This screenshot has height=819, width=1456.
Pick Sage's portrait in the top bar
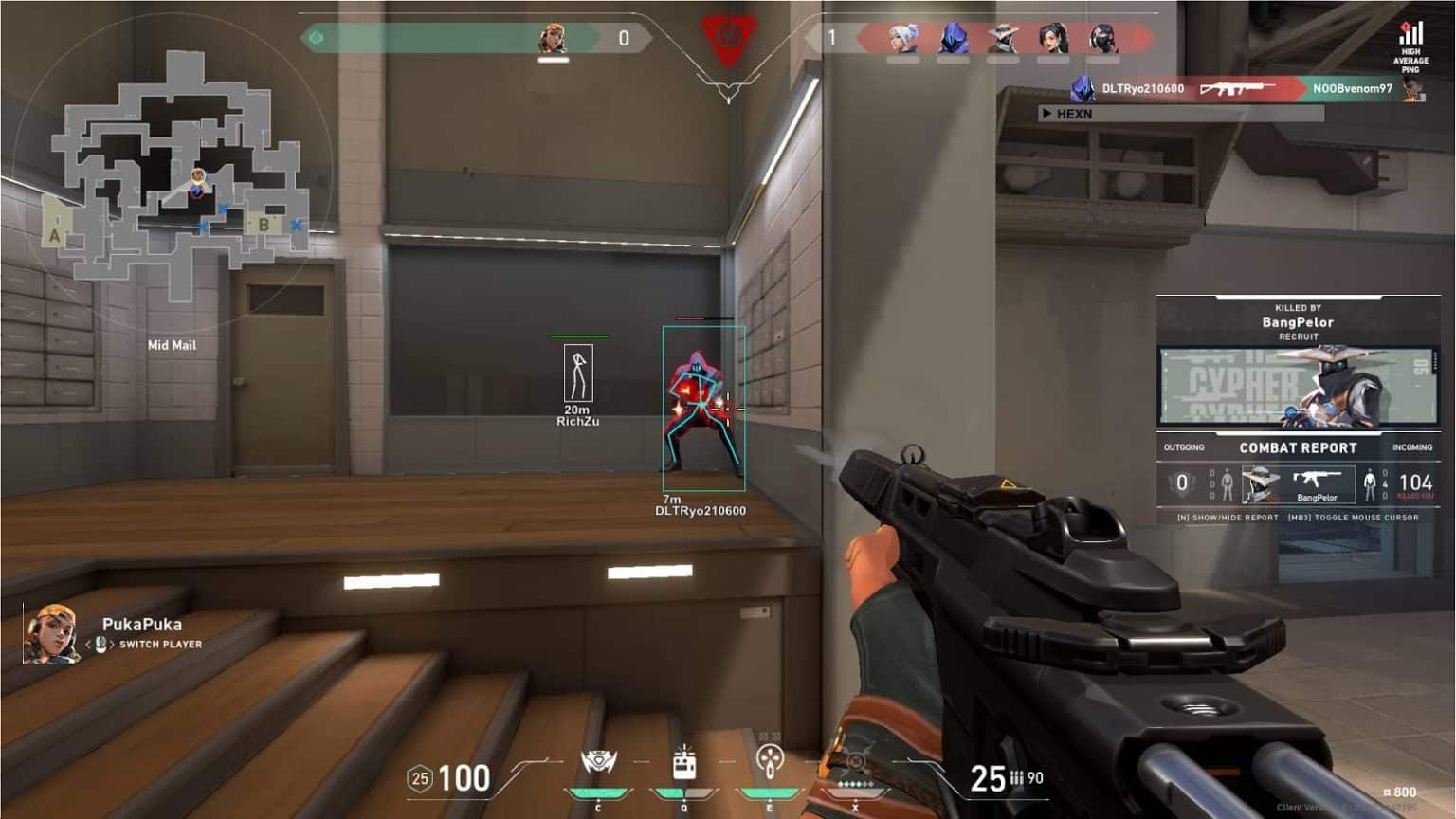[1053, 39]
